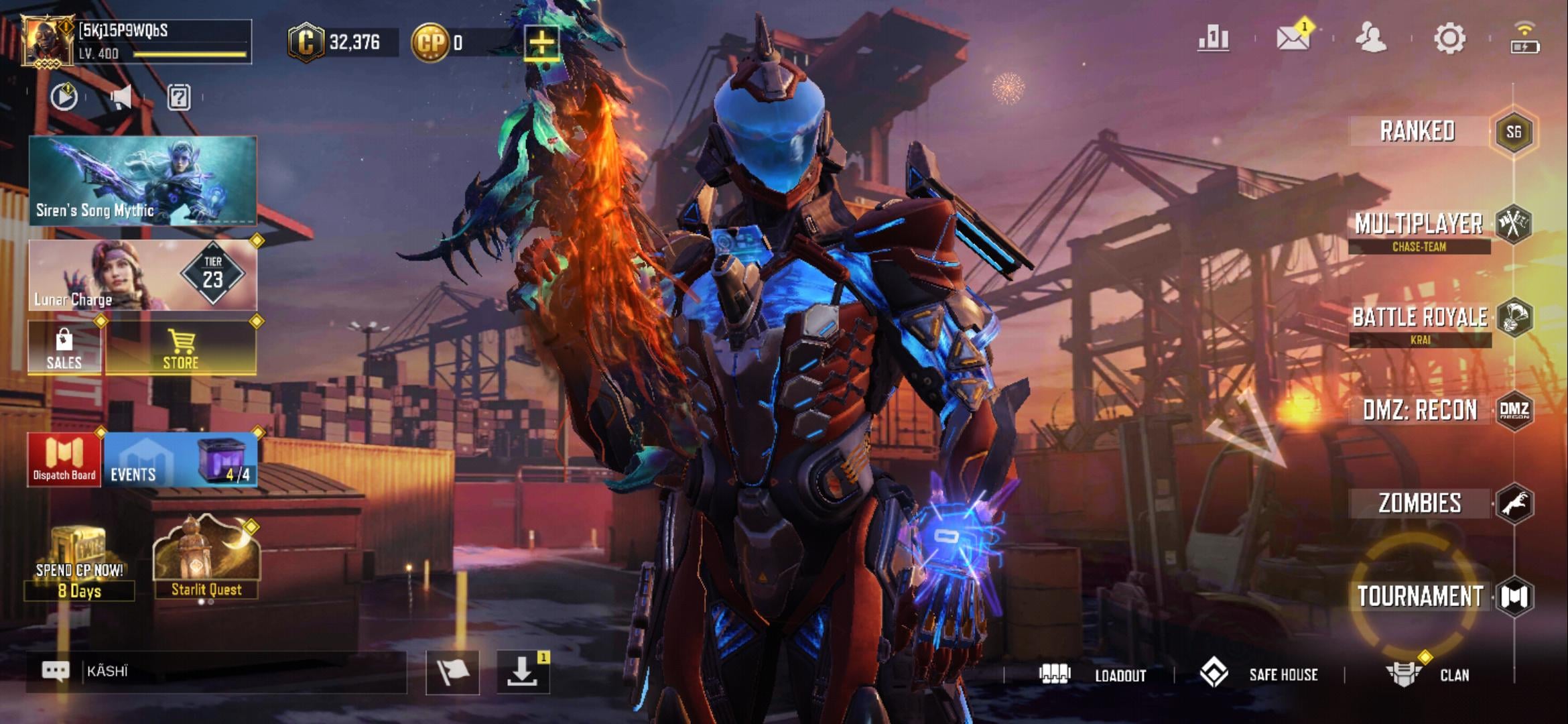Image resolution: width=1568 pixels, height=724 pixels.
Task: Select Multiplayer mode
Action: [1419, 225]
